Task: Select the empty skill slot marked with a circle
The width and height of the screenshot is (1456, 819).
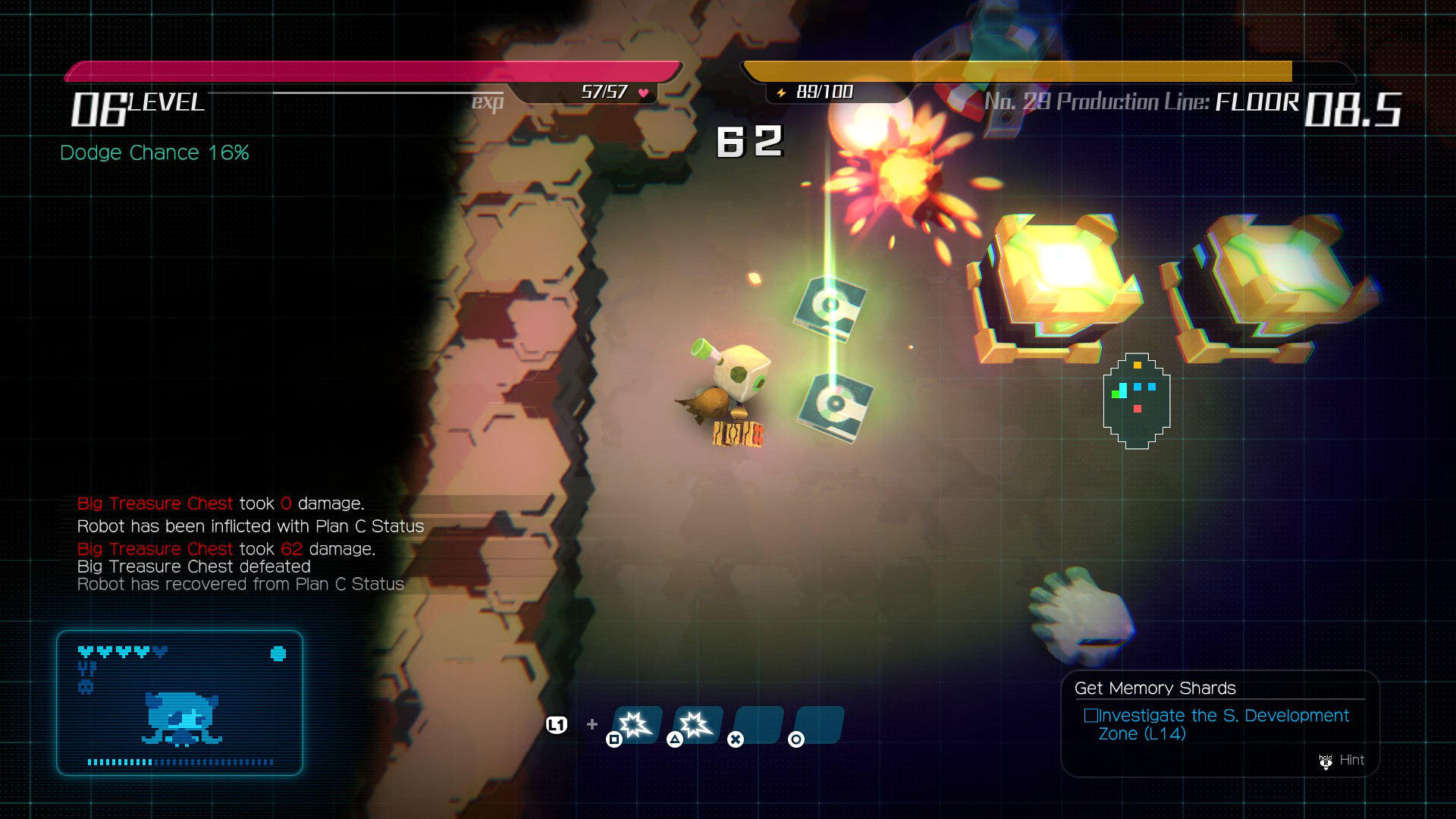Action: [818, 725]
